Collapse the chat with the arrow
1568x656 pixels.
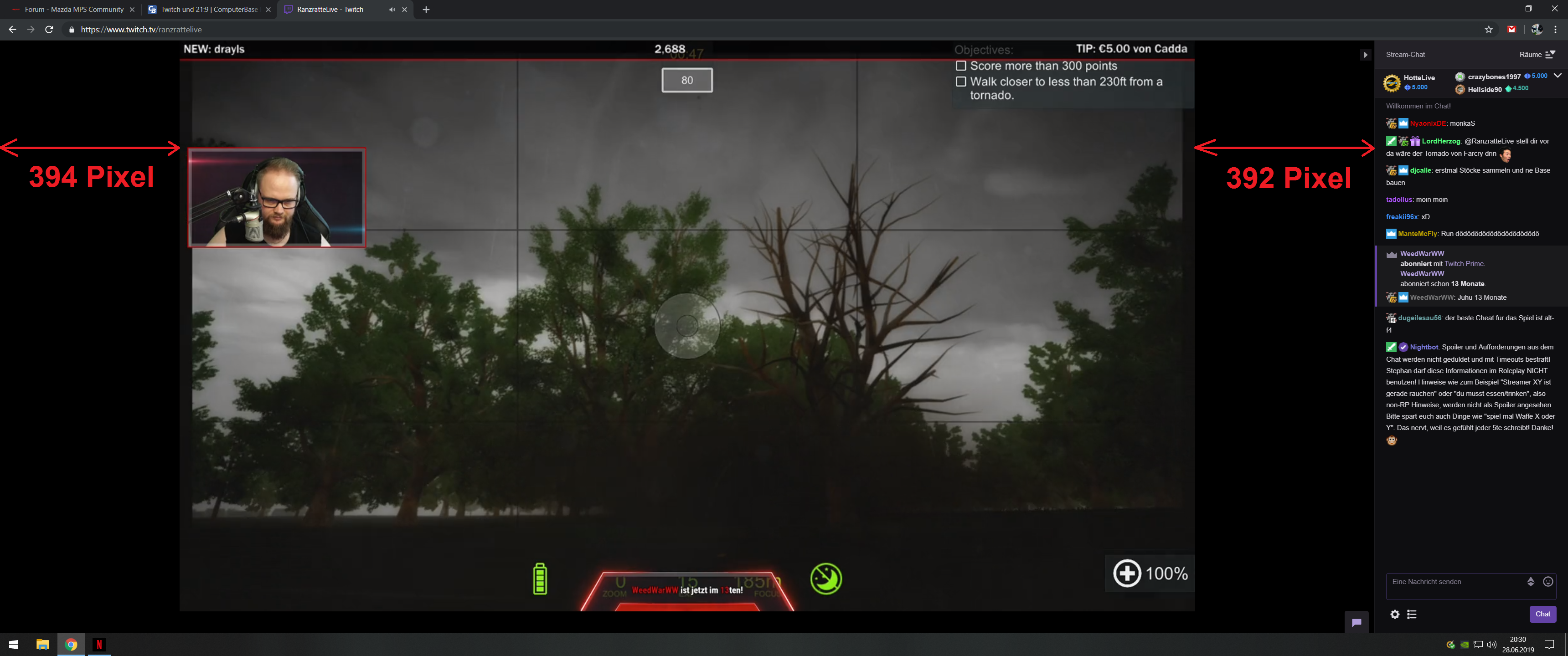click(1365, 54)
